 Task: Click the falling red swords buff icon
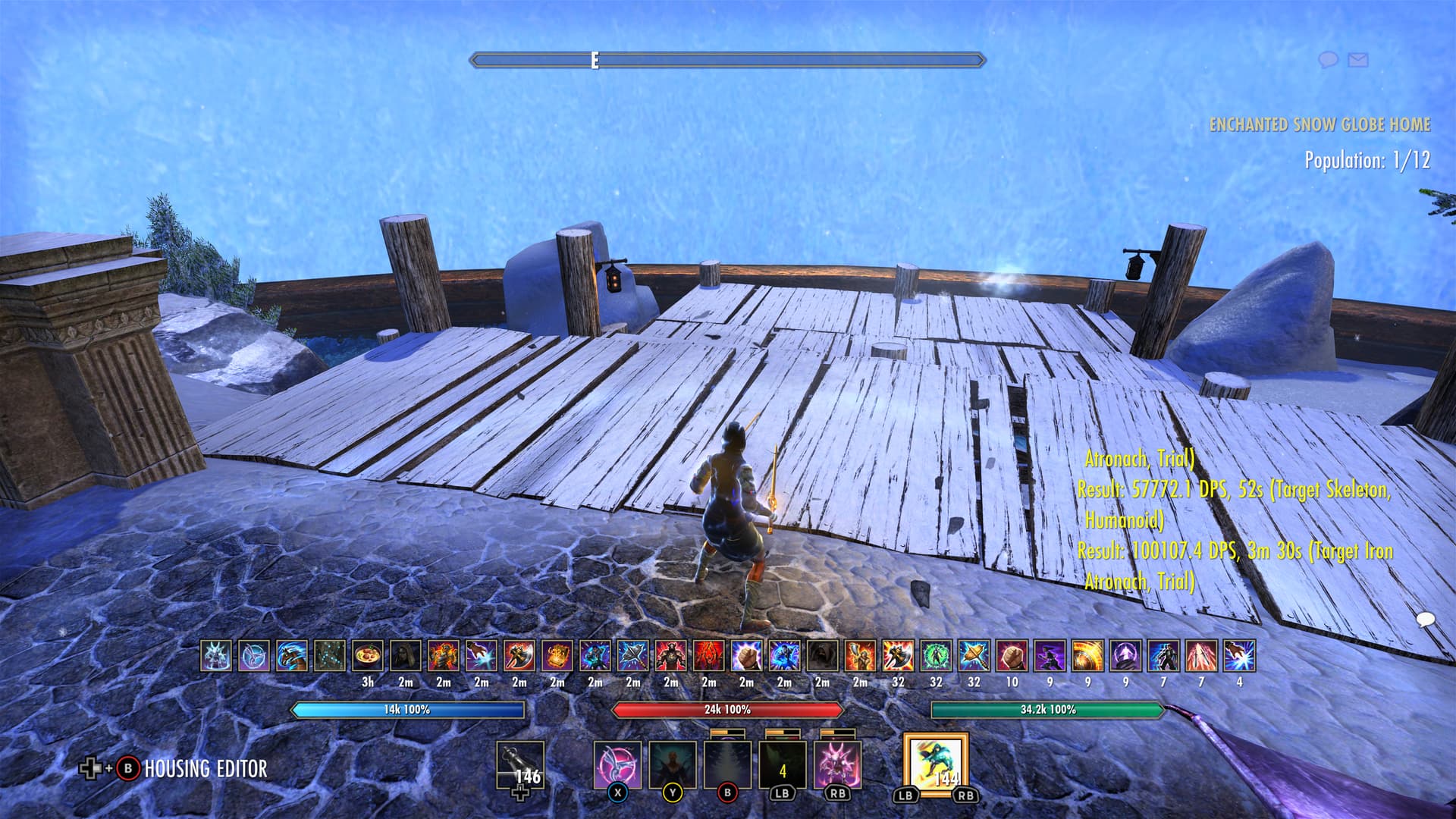point(1201,656)
